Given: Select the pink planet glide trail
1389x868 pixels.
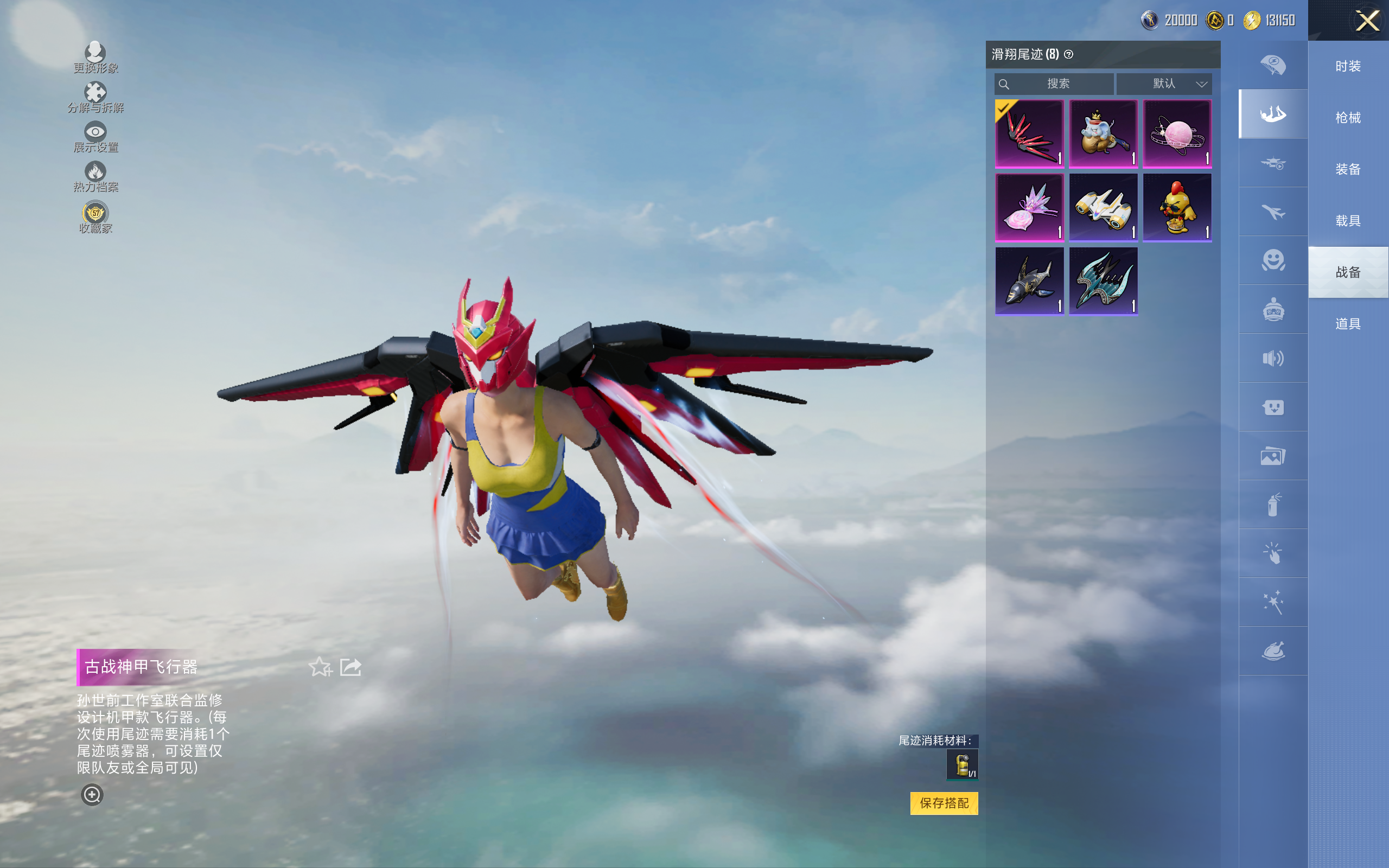Looking at the screenshot, I should (x=1177, y=134).
